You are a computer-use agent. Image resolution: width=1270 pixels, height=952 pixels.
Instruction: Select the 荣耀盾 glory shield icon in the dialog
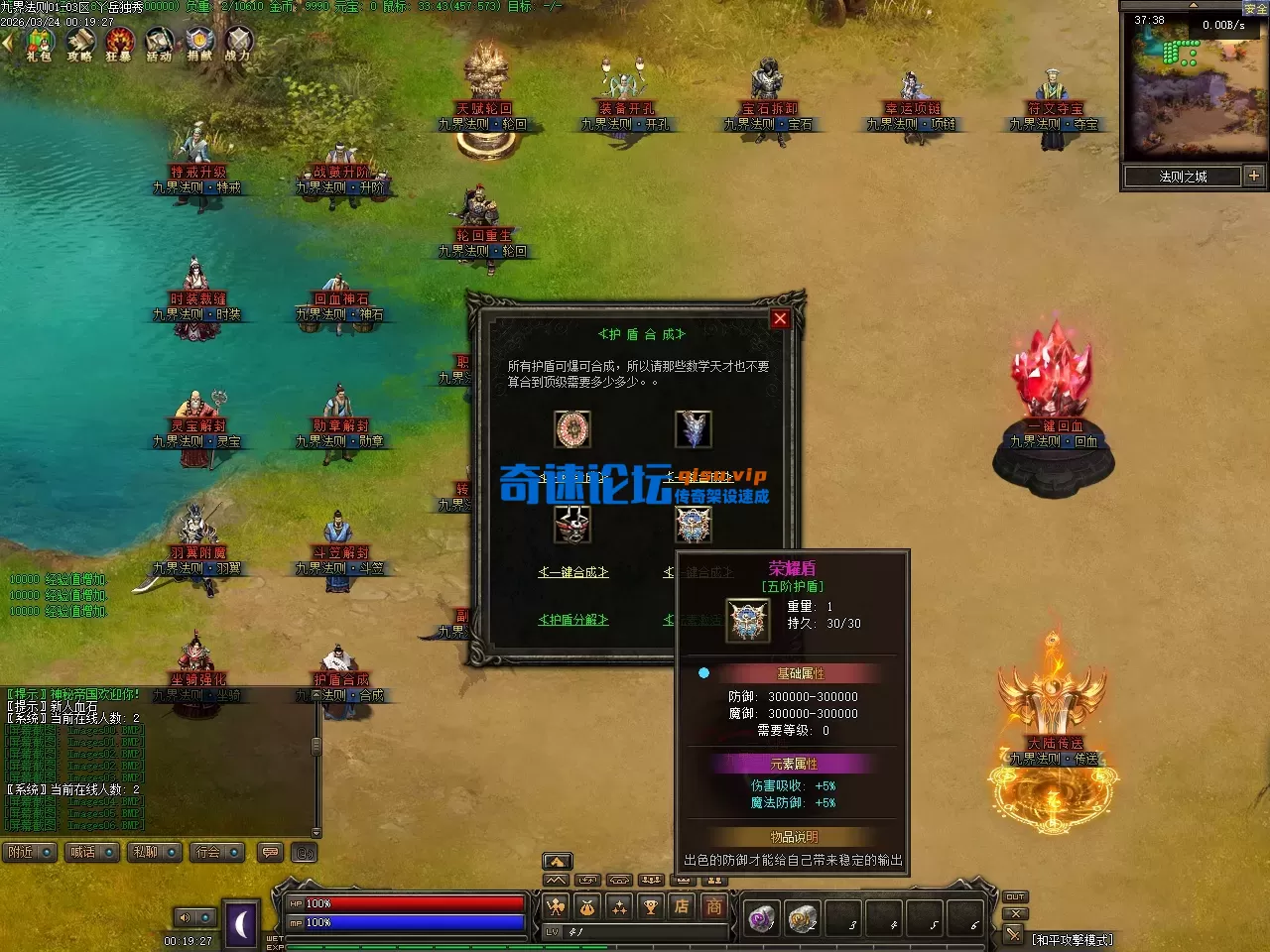click(x=693, y=525)
